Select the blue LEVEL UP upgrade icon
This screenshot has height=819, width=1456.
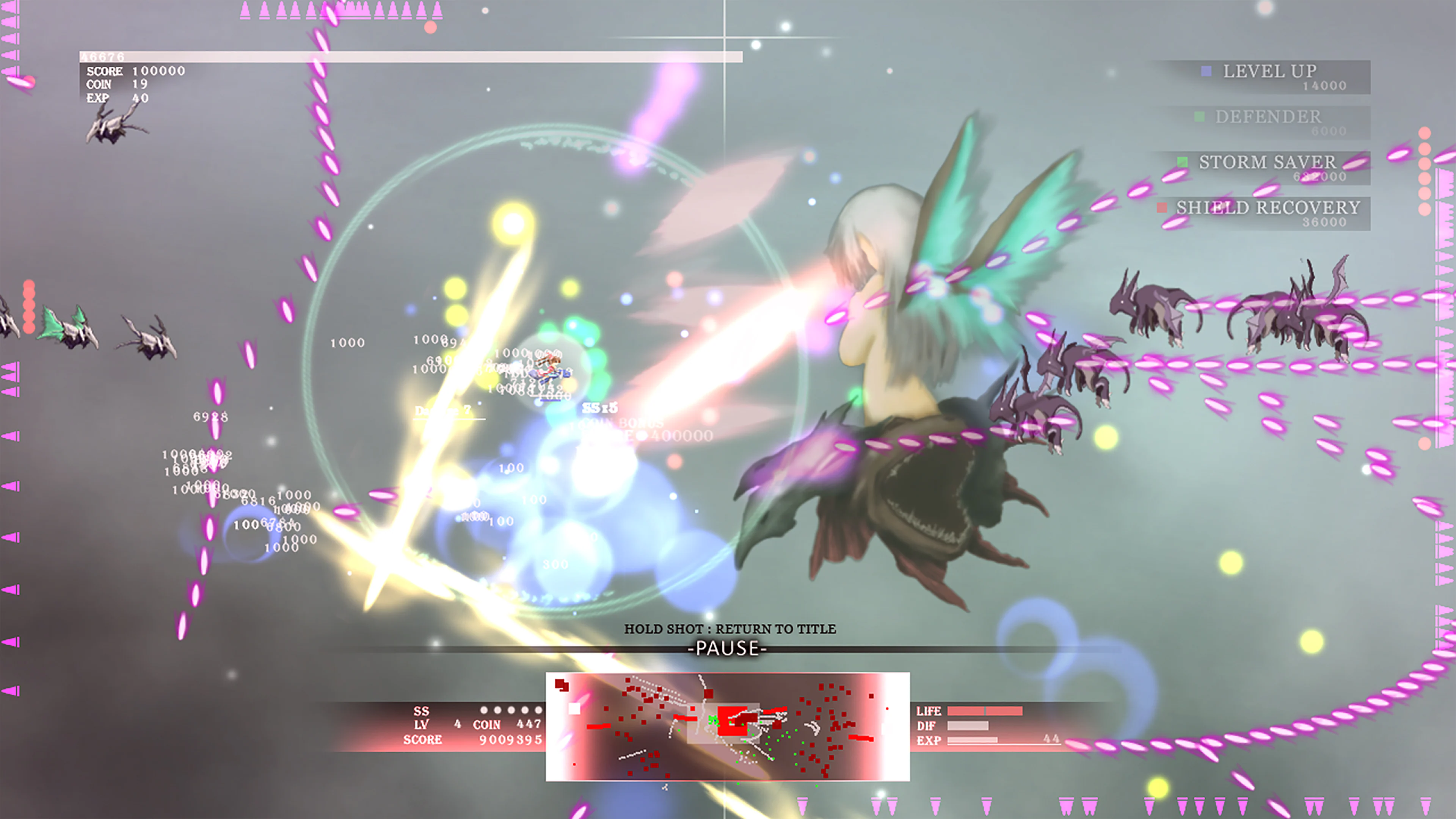1206,71
